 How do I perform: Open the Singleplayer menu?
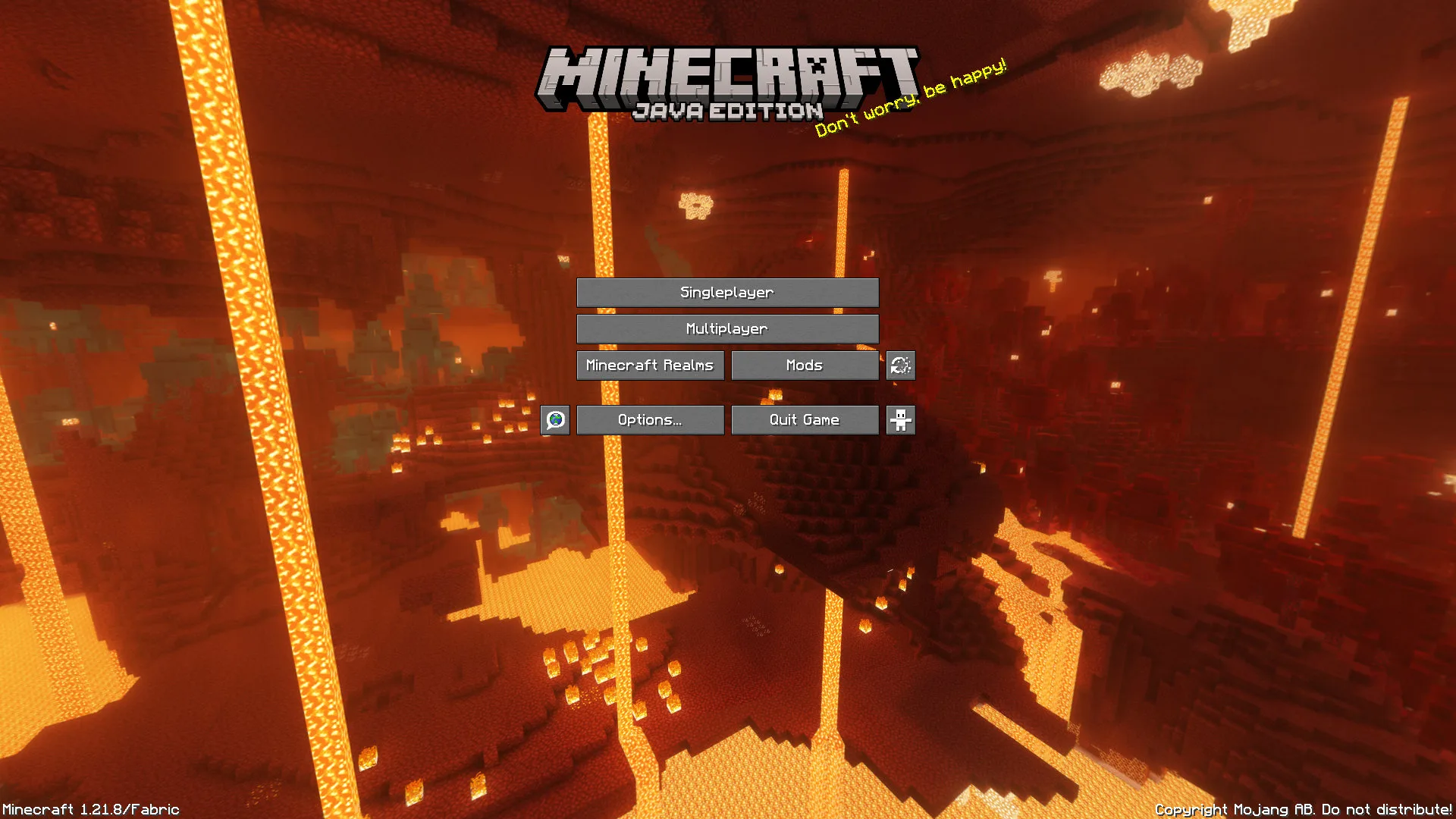tap(727, 292)
